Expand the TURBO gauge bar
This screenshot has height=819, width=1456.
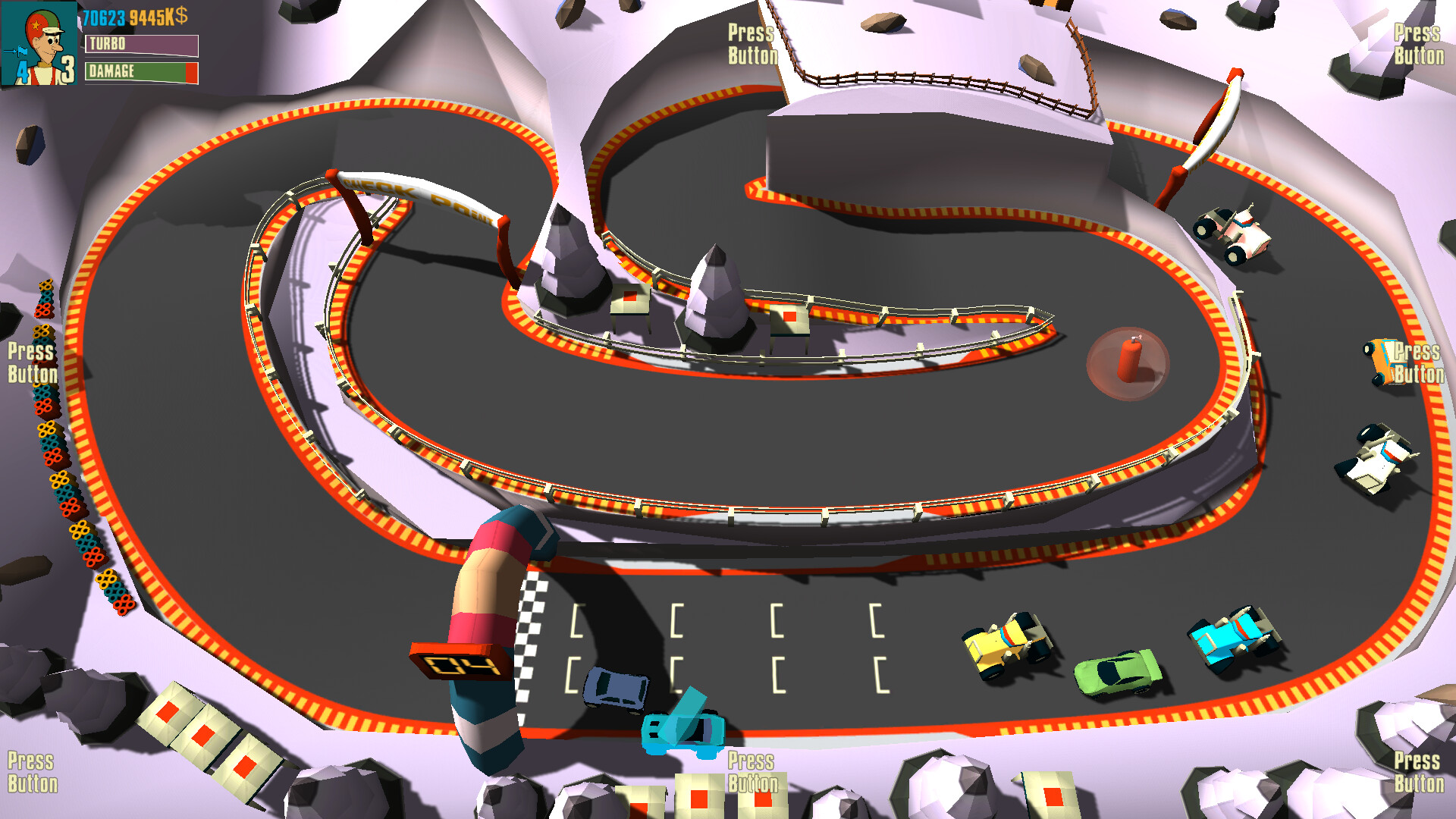pos(143,45)
